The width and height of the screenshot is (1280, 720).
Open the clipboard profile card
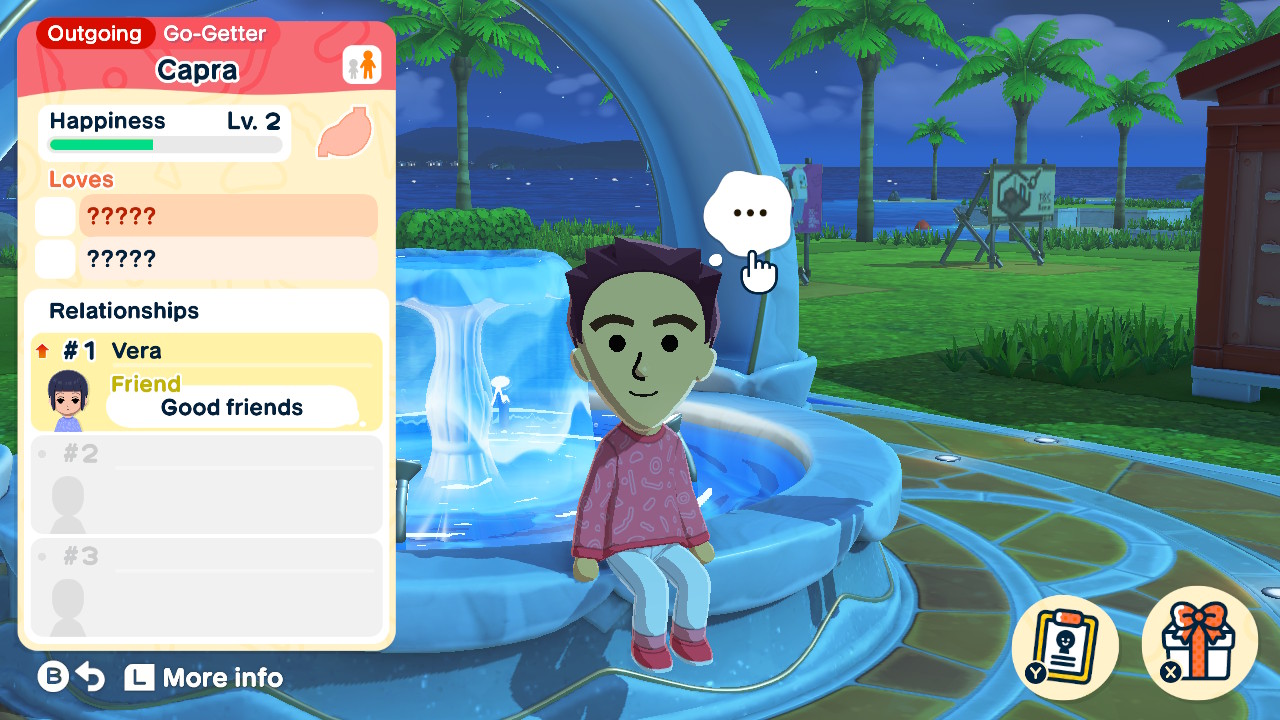(x=1065, y=643)
